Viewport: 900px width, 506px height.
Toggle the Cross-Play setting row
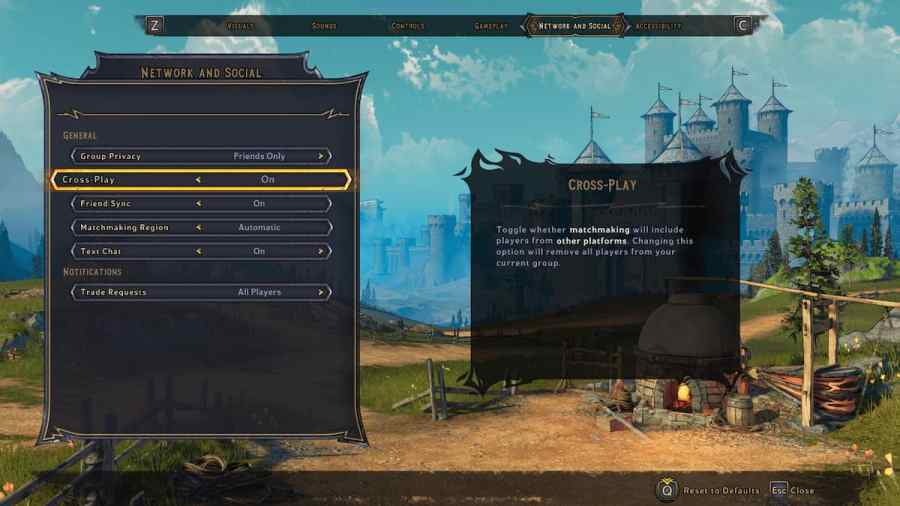tap(200, 180)
